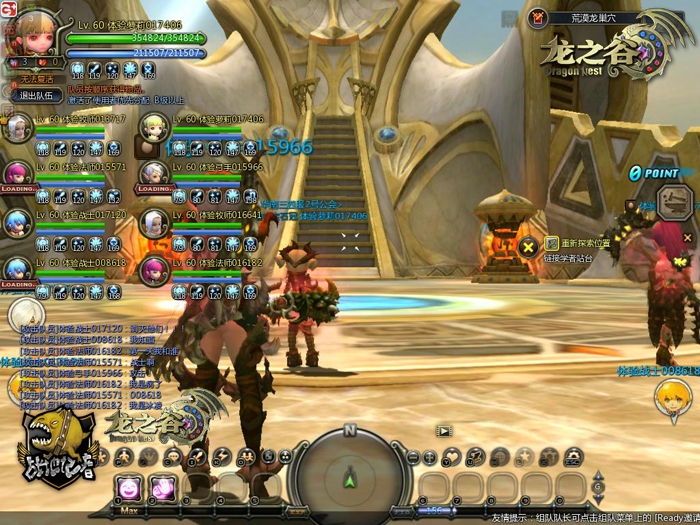Select party member 体验牧师018717 portrait
This screenshot has width=700, height=525.
pos(18,127)
